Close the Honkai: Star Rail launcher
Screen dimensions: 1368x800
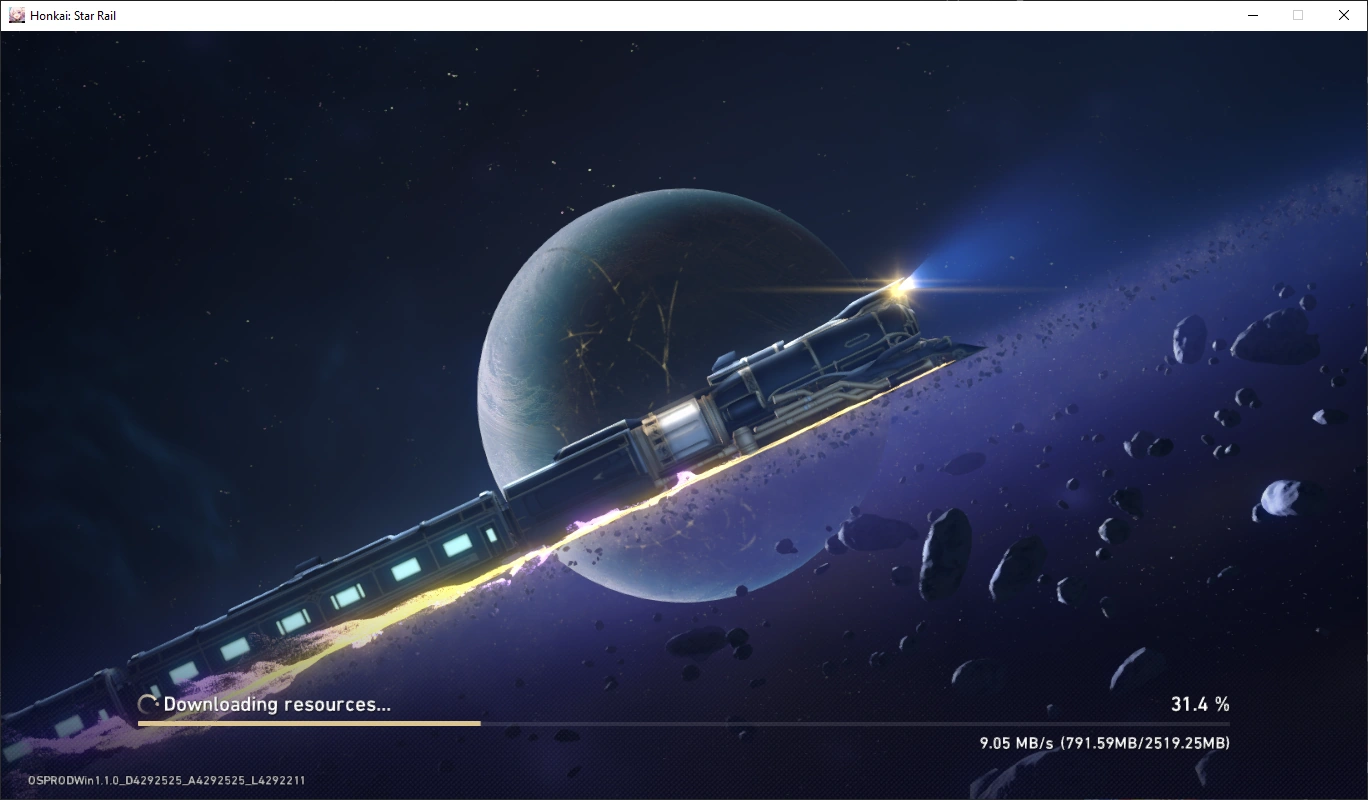(x=1343, y=15)
